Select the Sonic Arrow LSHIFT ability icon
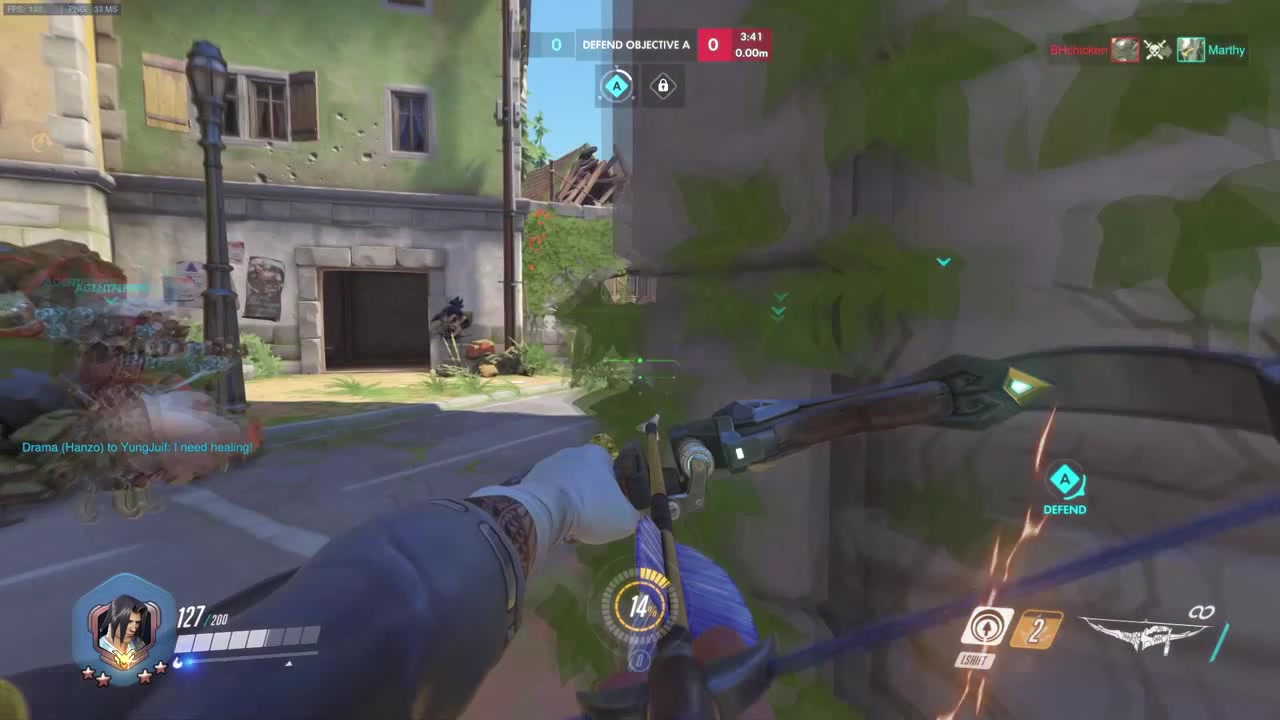The height and width of the screenshot is (720, 1280). (986, 626)
